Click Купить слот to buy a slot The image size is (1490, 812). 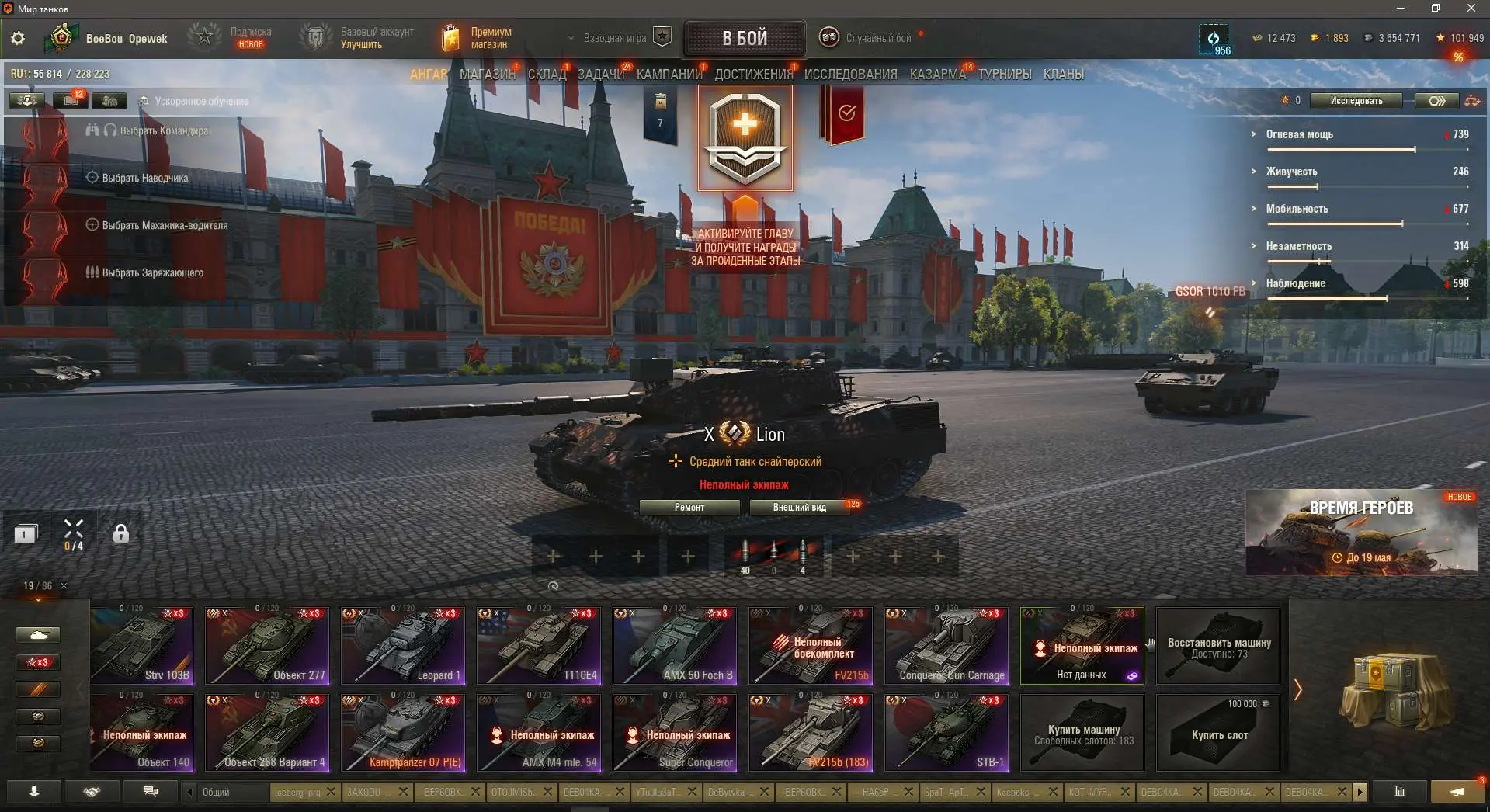(x=1218, y=733)
